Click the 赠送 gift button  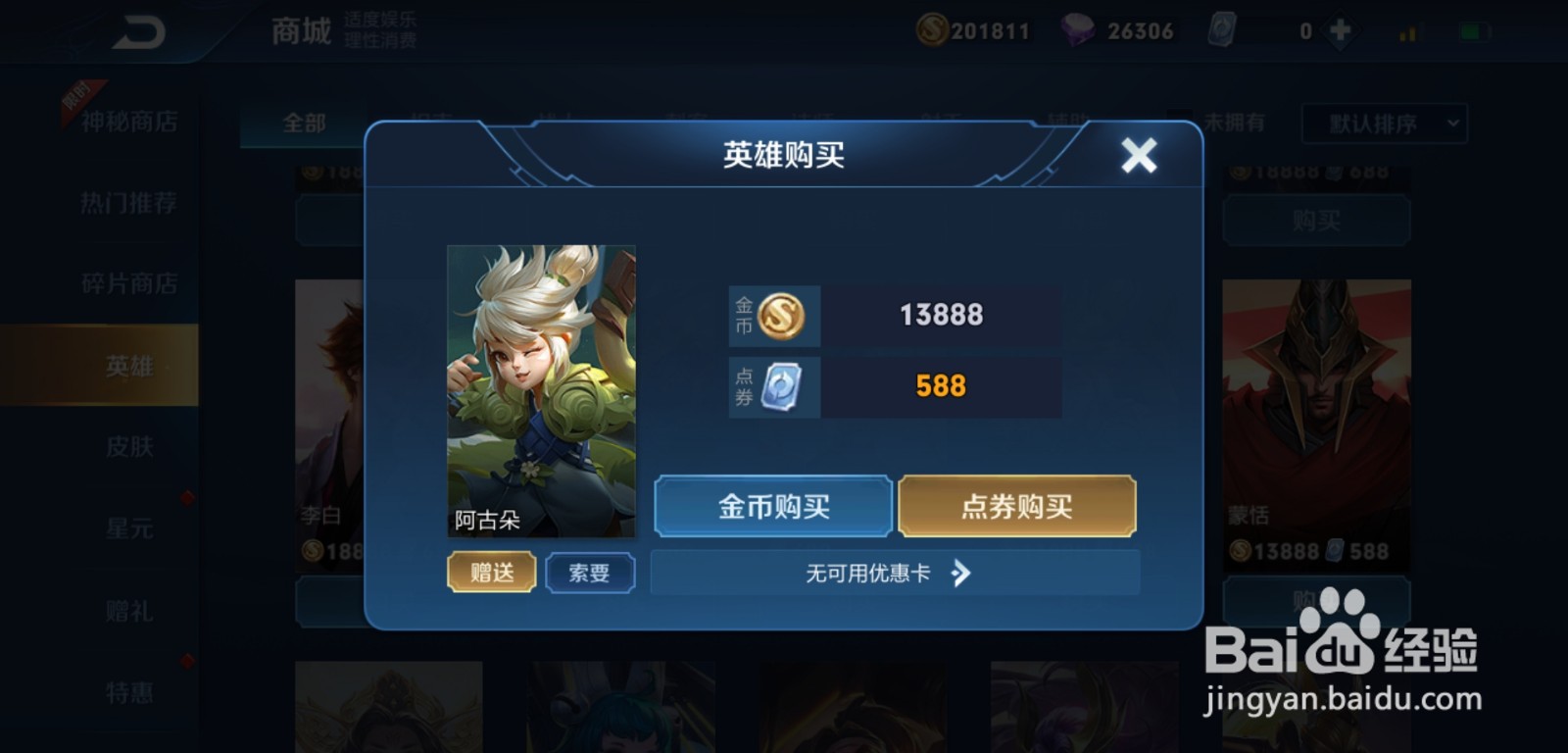[x=491, y=573]
